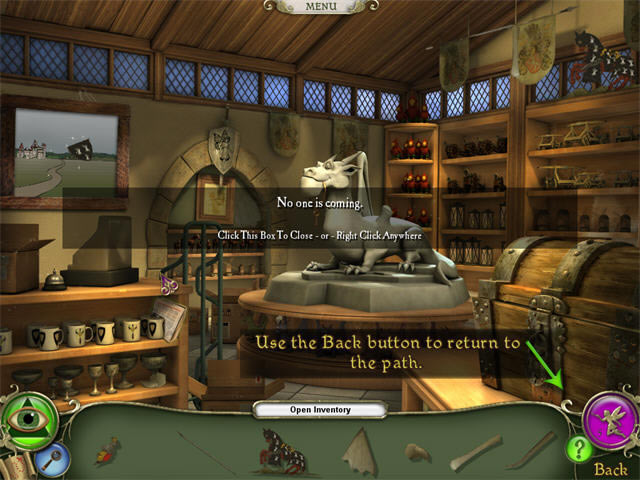This screenshot has width=640, height=480.
Task: Select the red bird inventory item
Action: 107,453
